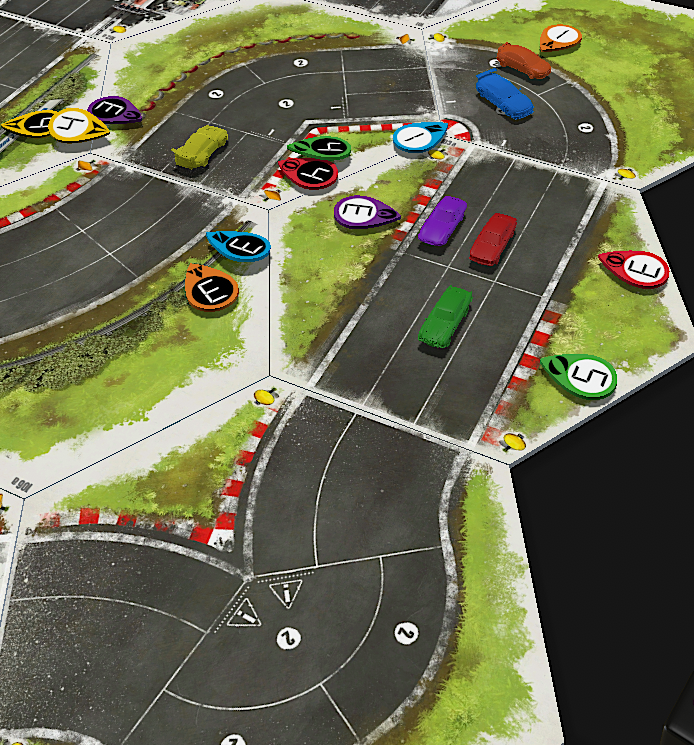Choose the blue gear token numbered 3

[x=240, y=244]
